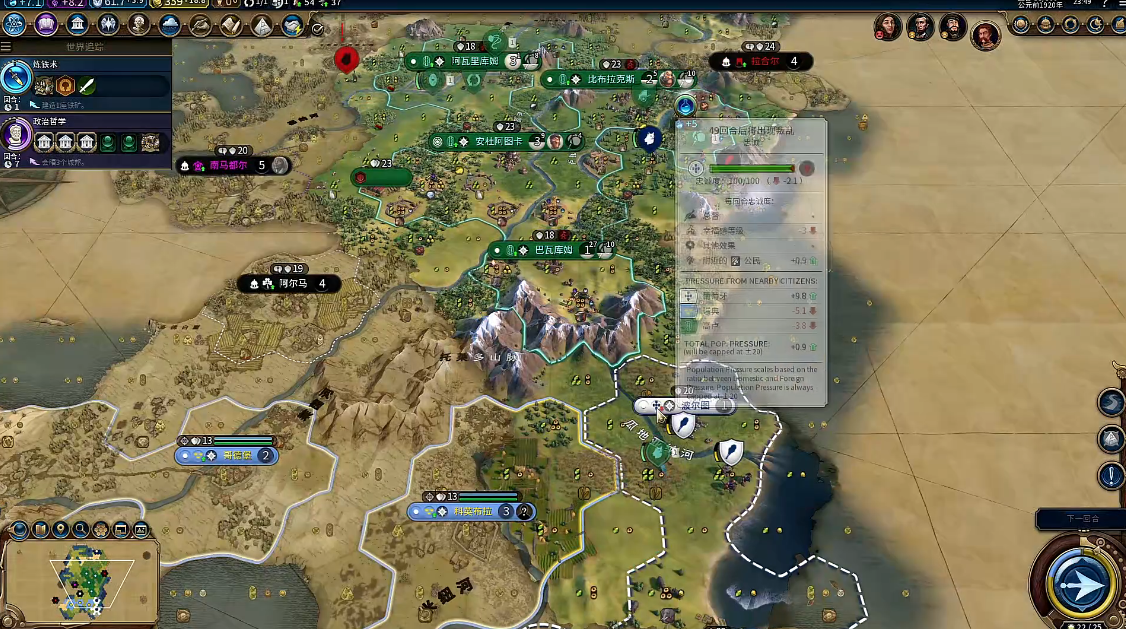Open the exclamation mark notification
This screenshot has height=629, width=1126.
(1111, 476)
